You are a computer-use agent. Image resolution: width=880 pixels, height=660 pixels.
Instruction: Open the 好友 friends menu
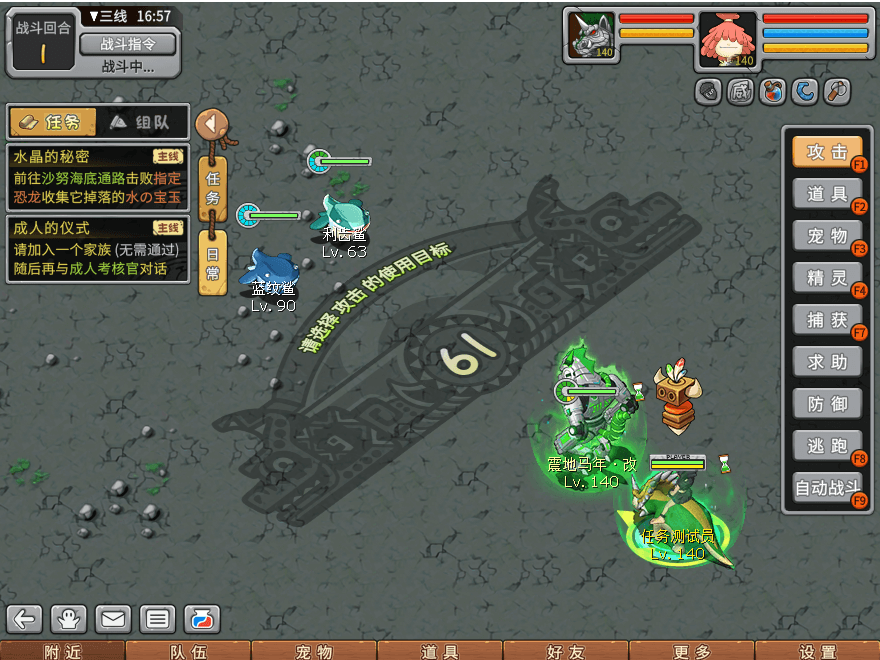coord(566,651)
